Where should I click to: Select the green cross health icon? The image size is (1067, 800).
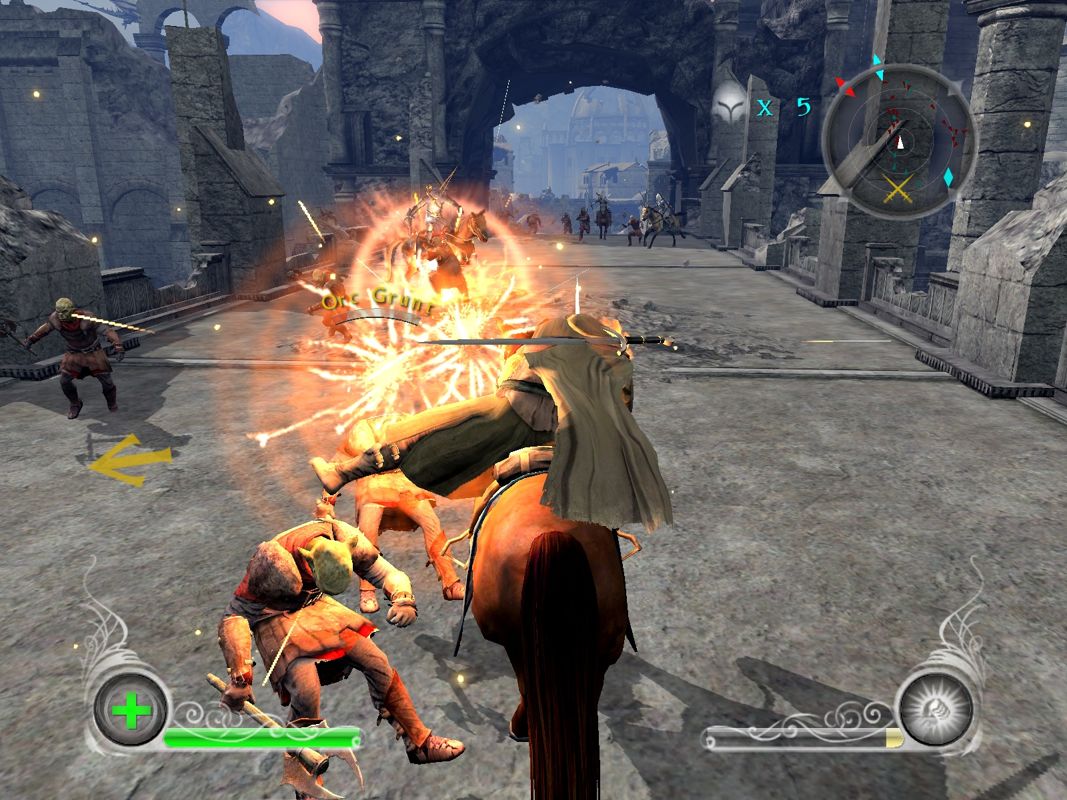pyautogui.click(x=131, y=711)
